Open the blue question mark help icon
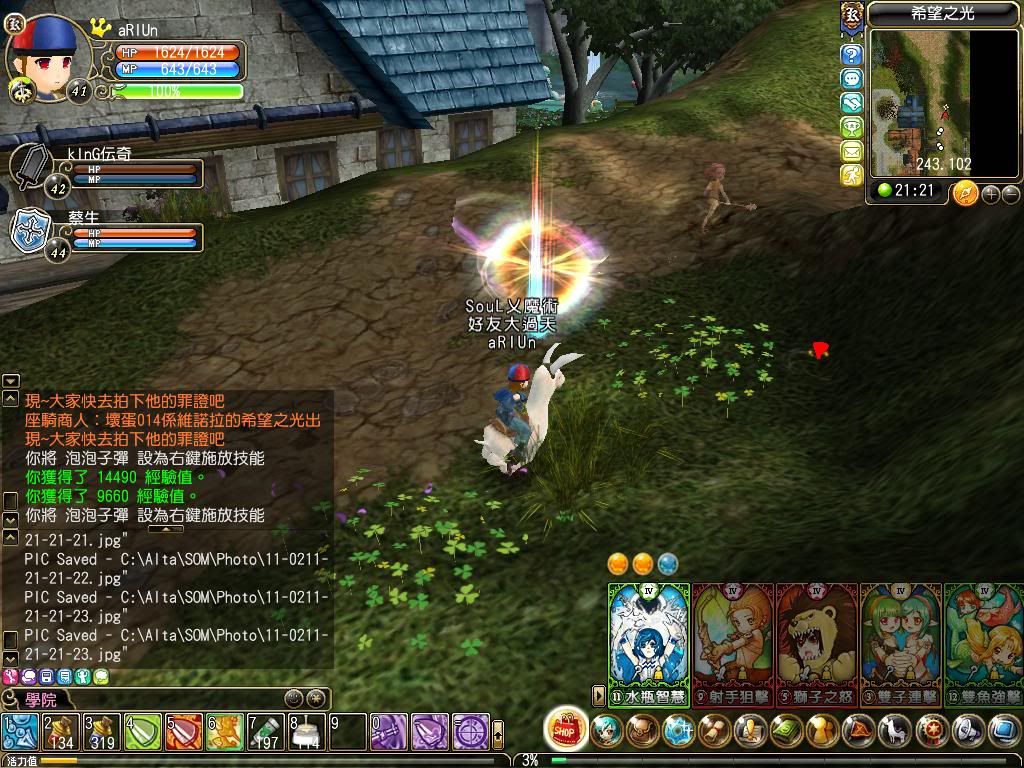Viewport: 1024px width, 768px height. pyautogui.click(x=851, y=55)
